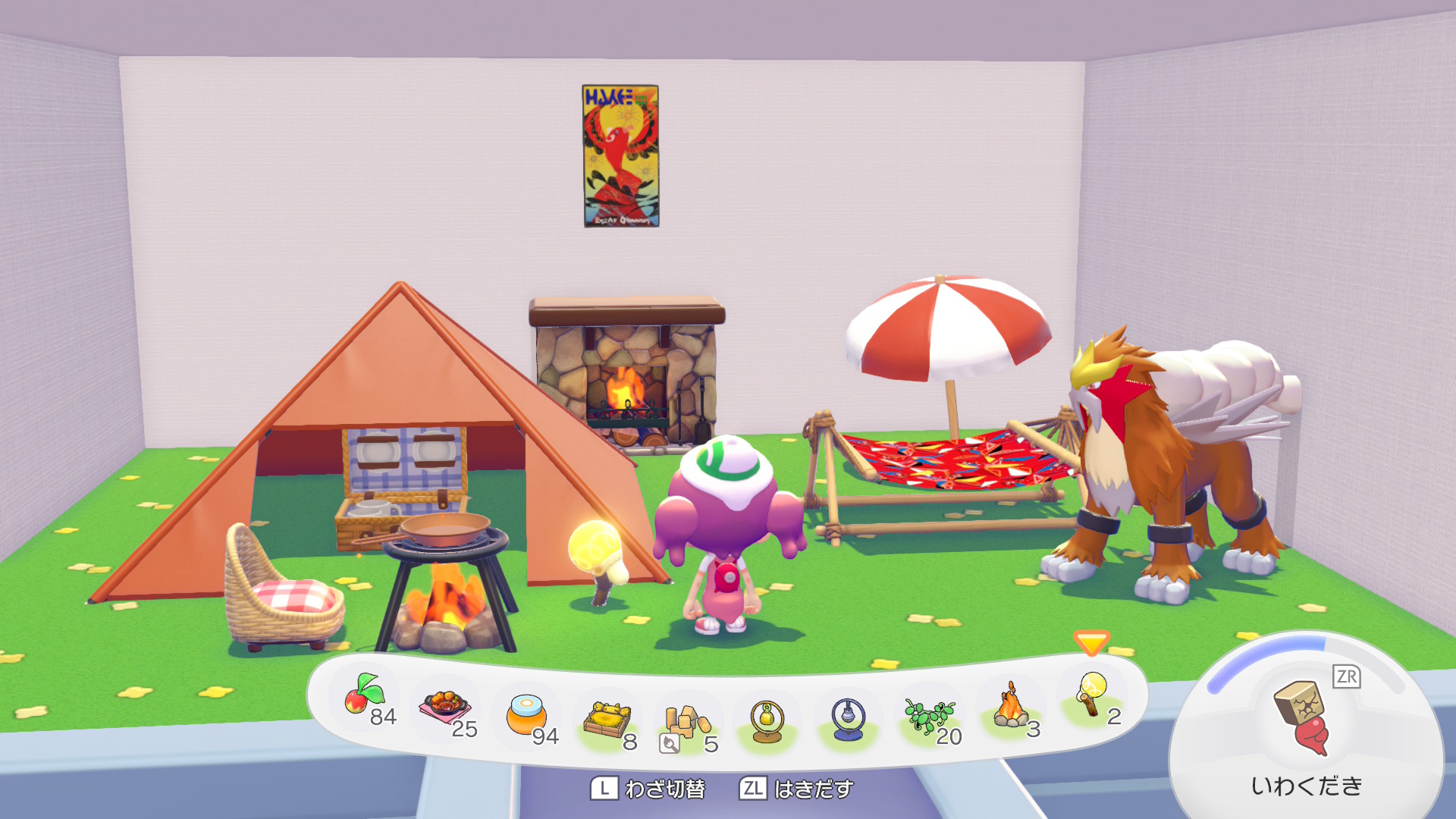This screenshot has width=1456, height=819.
Task: Select the green vine item slot
Action: [929, 716]
